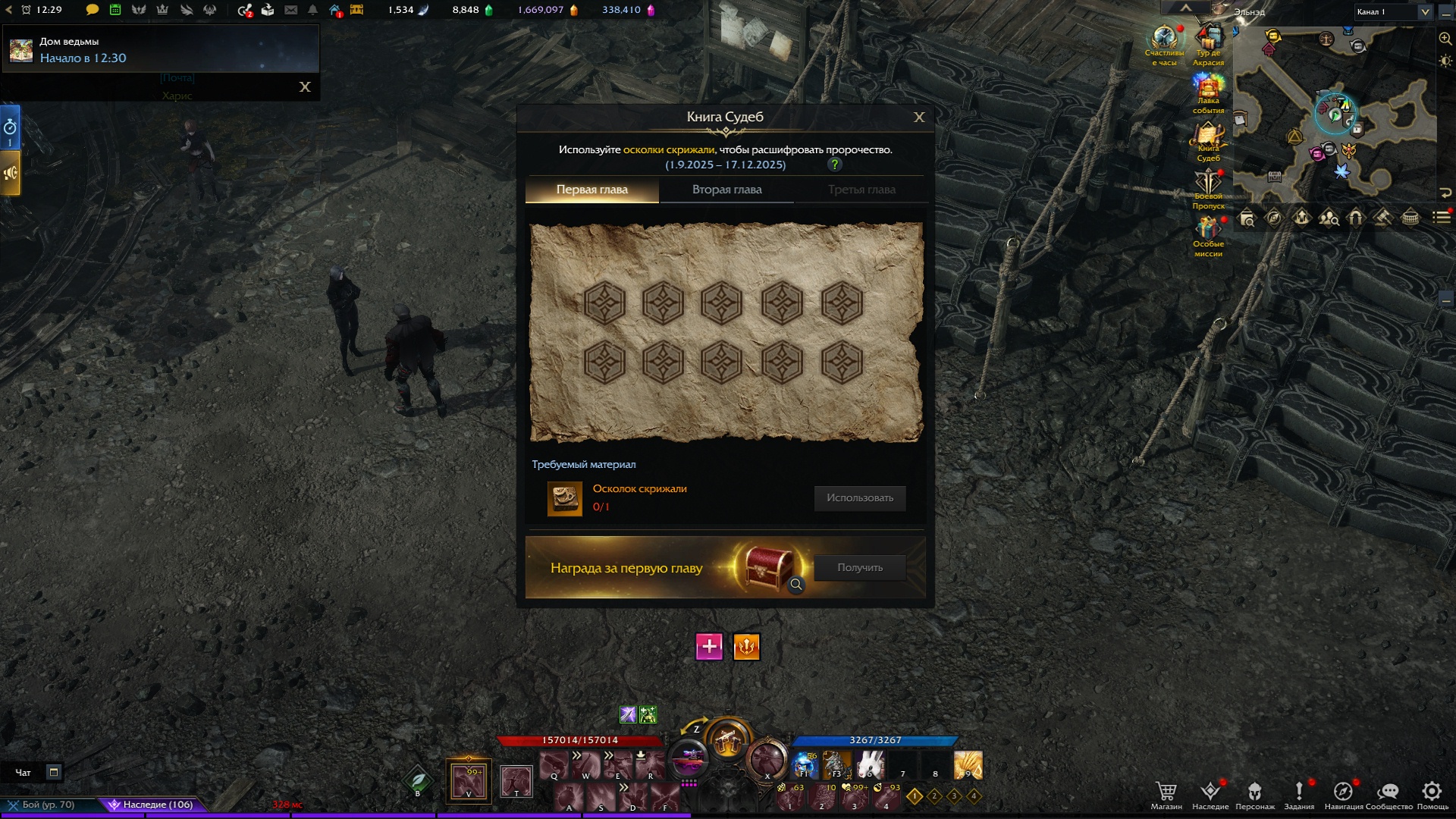
Task: Open the Наследие menu icon
Action: (x=1210, y=792)
